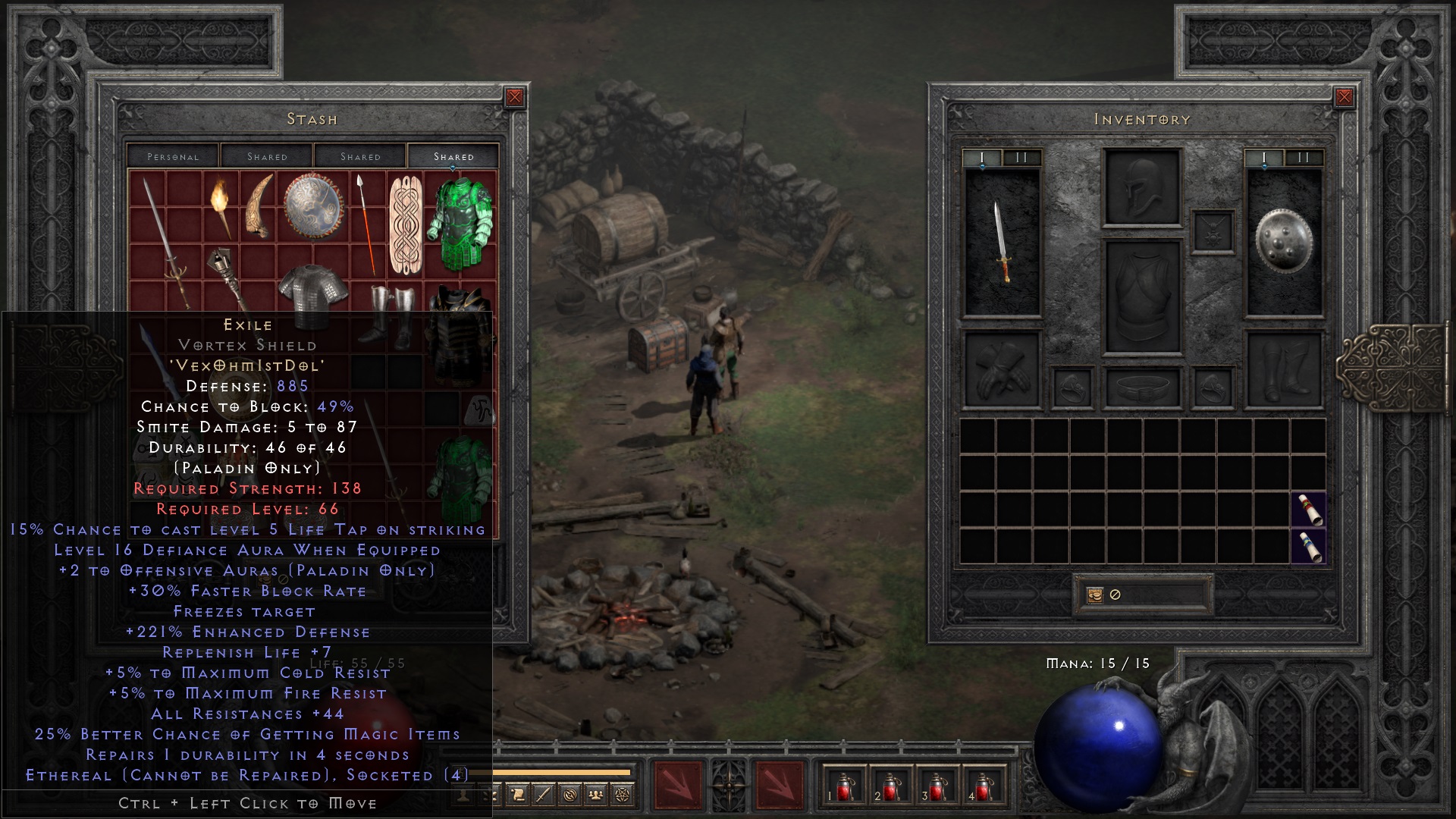1456x819 pixels.
Task: Select the blue-ribbon scroll in inventory
Action: [1309, 547]
